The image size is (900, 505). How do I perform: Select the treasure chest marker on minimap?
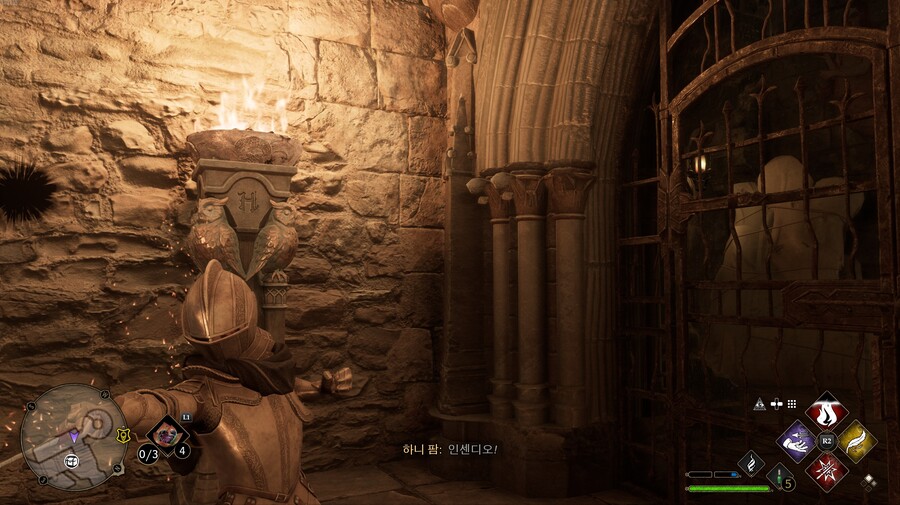click(73, 460)
